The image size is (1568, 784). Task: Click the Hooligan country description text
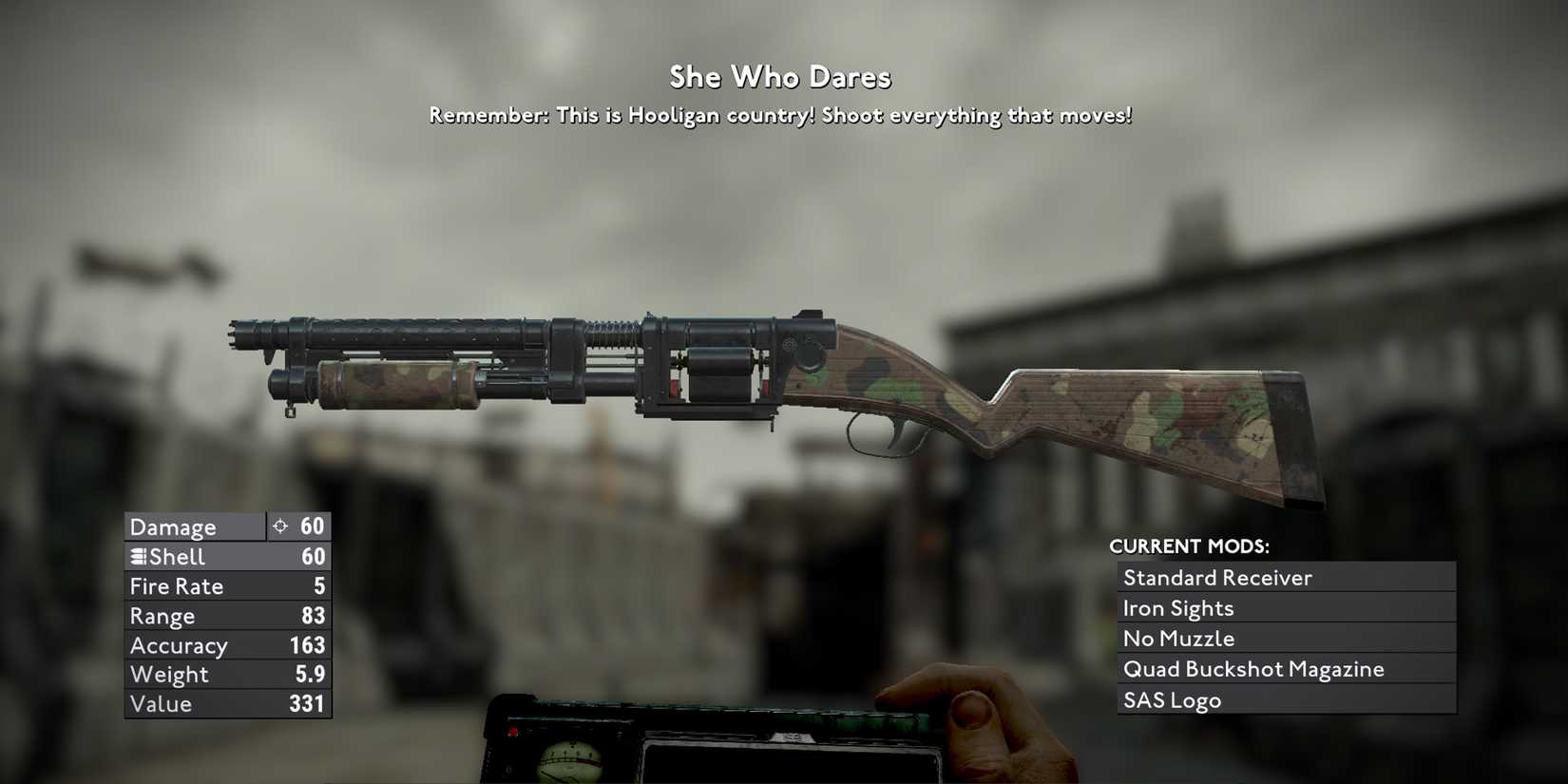780,114
